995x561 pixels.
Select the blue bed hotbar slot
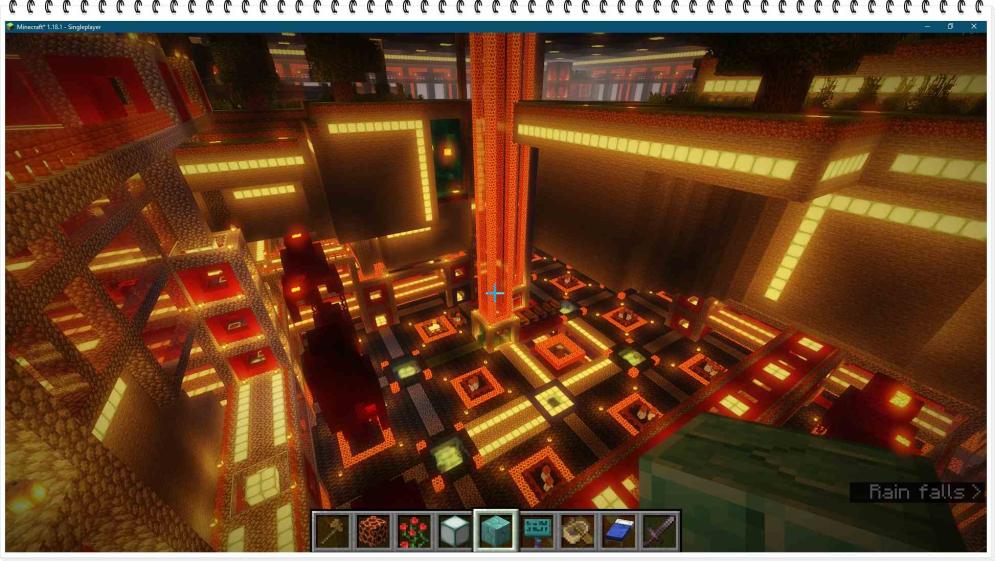[619, 531]
